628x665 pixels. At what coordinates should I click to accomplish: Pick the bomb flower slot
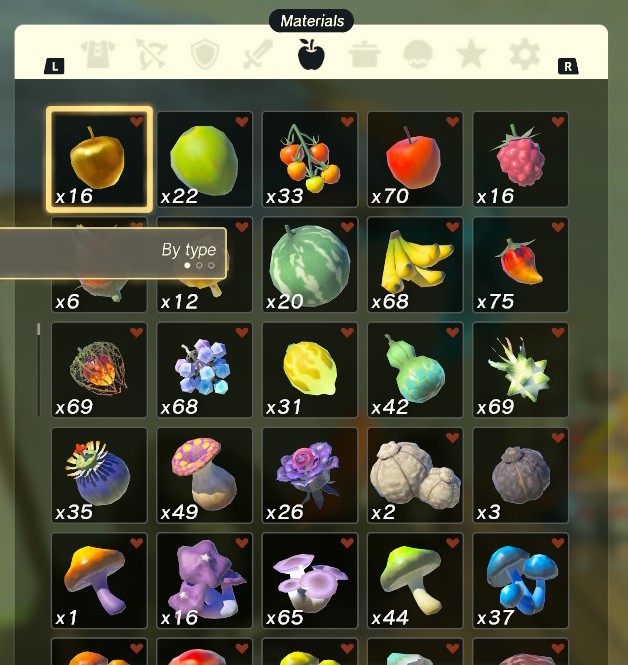99,476
